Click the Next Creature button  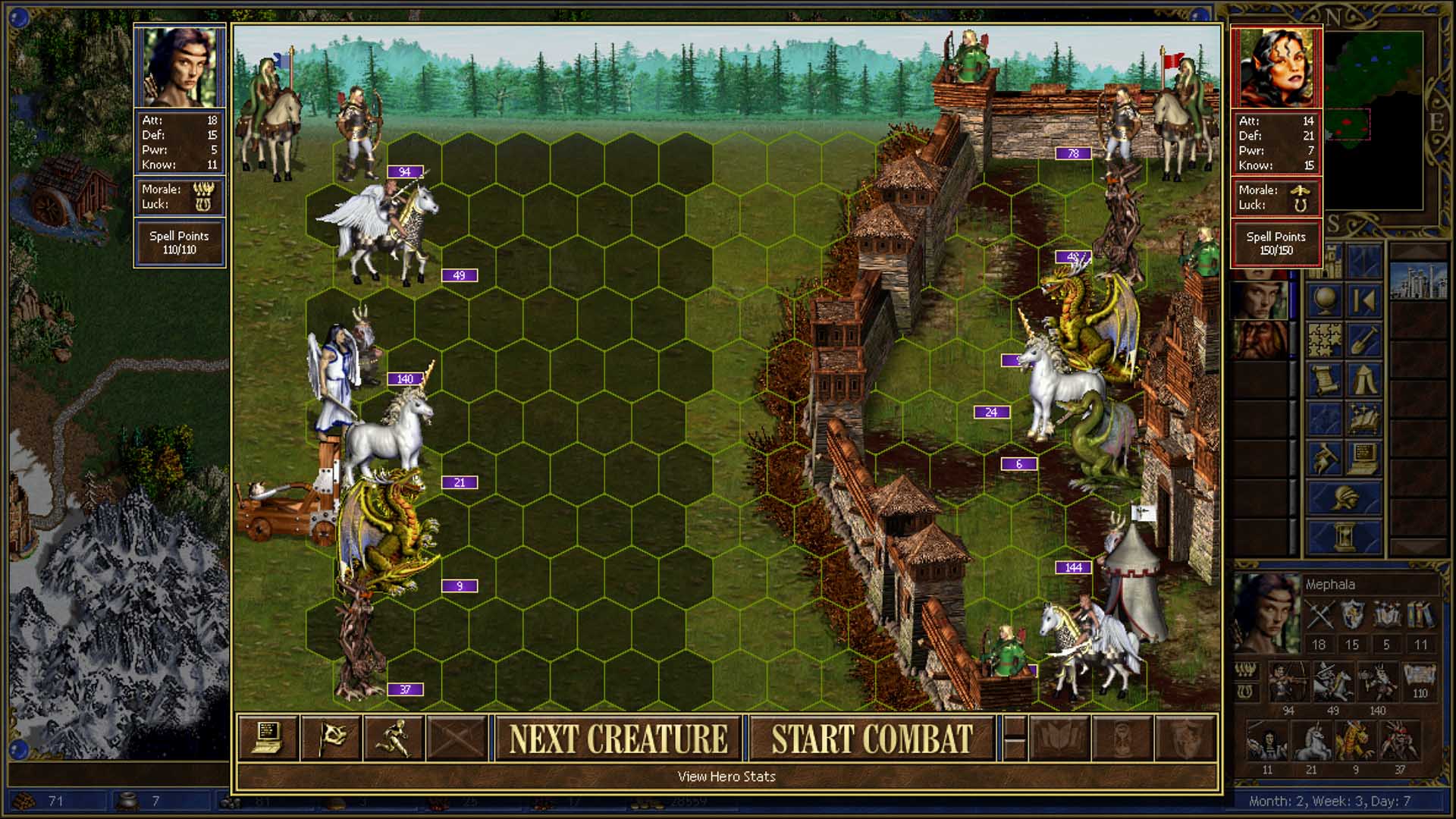[x=617, y=739]
